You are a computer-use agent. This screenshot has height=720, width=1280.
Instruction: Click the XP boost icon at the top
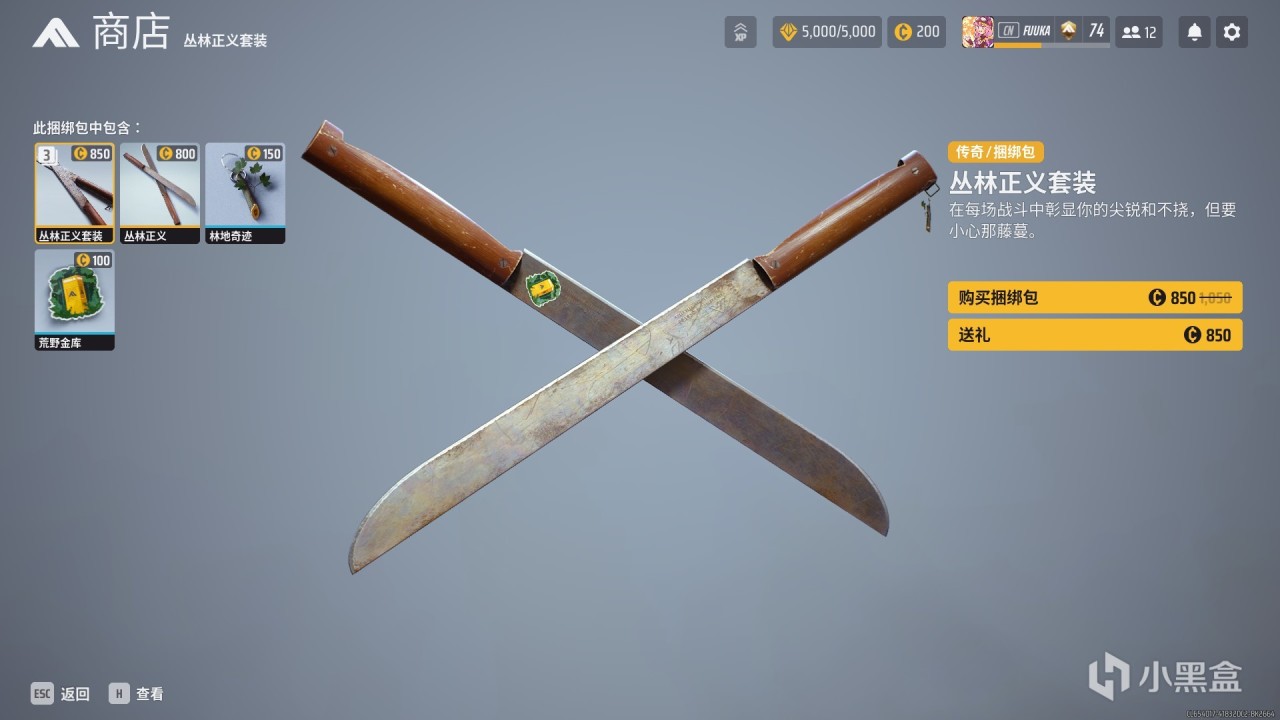pos(740,31)
